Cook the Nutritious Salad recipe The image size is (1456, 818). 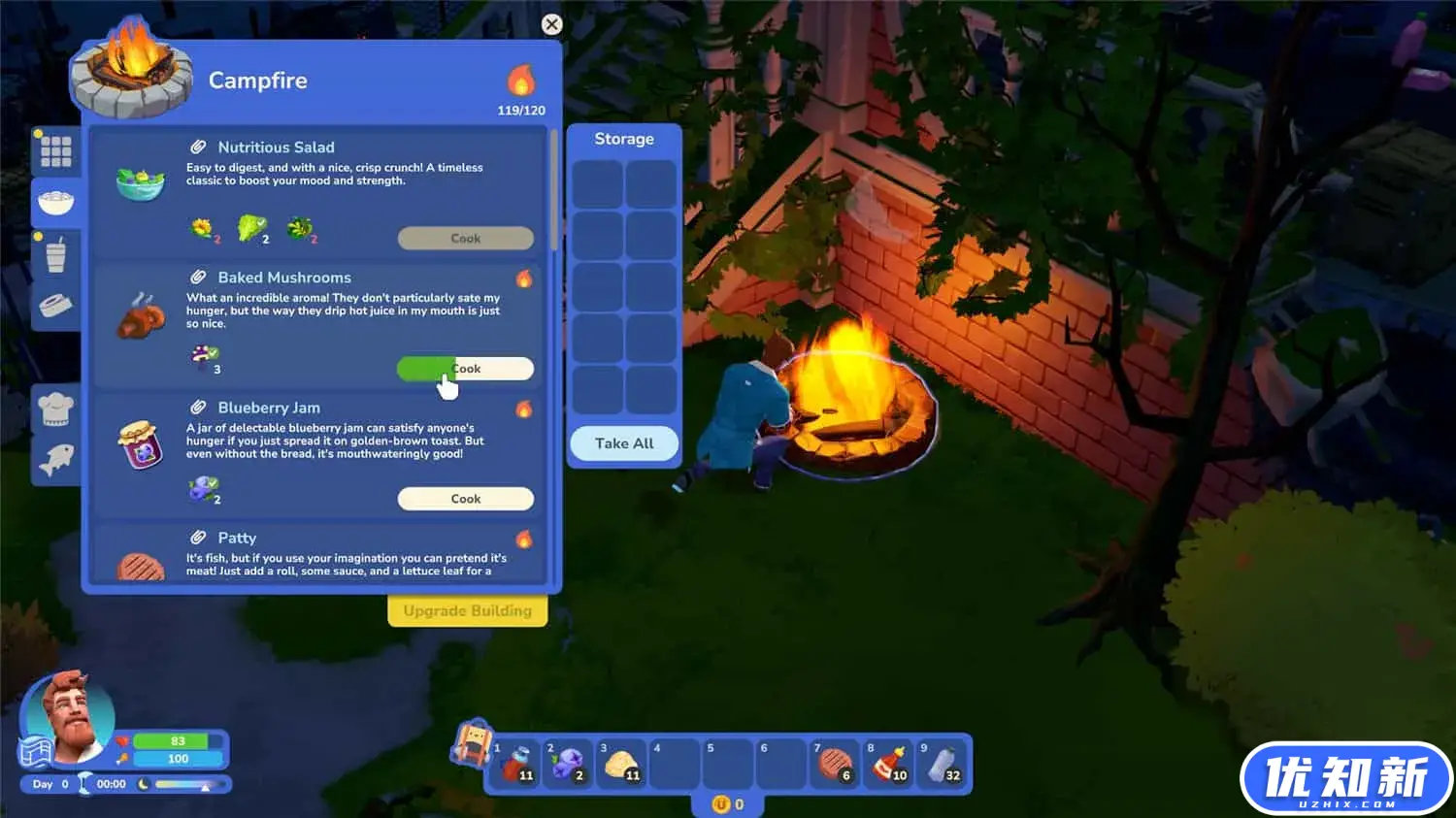(x=465, y=238)
